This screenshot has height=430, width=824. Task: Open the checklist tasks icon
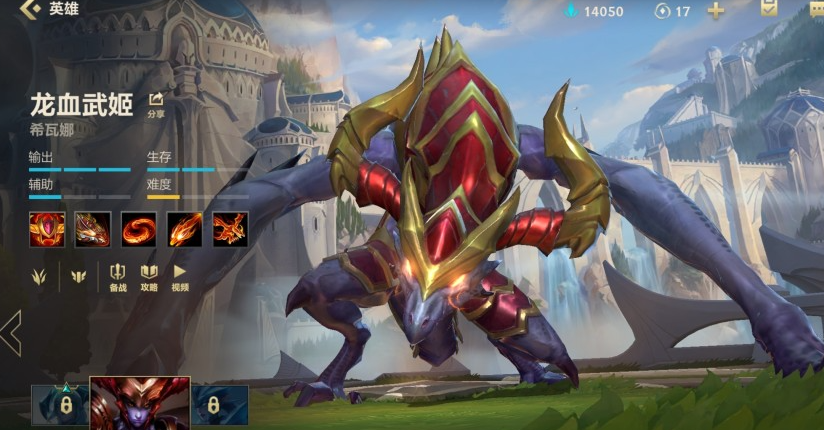tap(769, 9)
